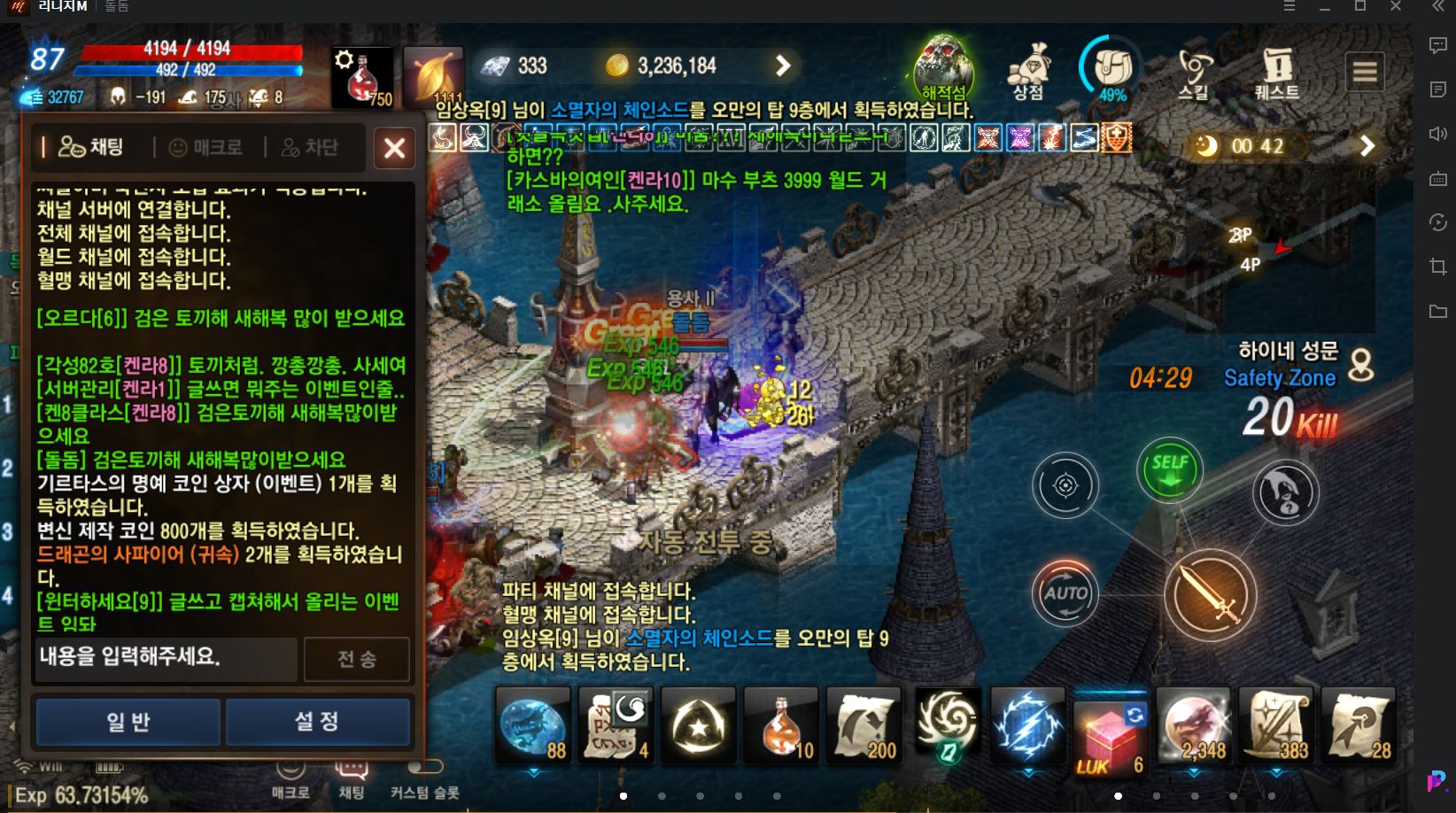Expand the day/night timer chevron
1456x813 pixels.
point(1367,147)
